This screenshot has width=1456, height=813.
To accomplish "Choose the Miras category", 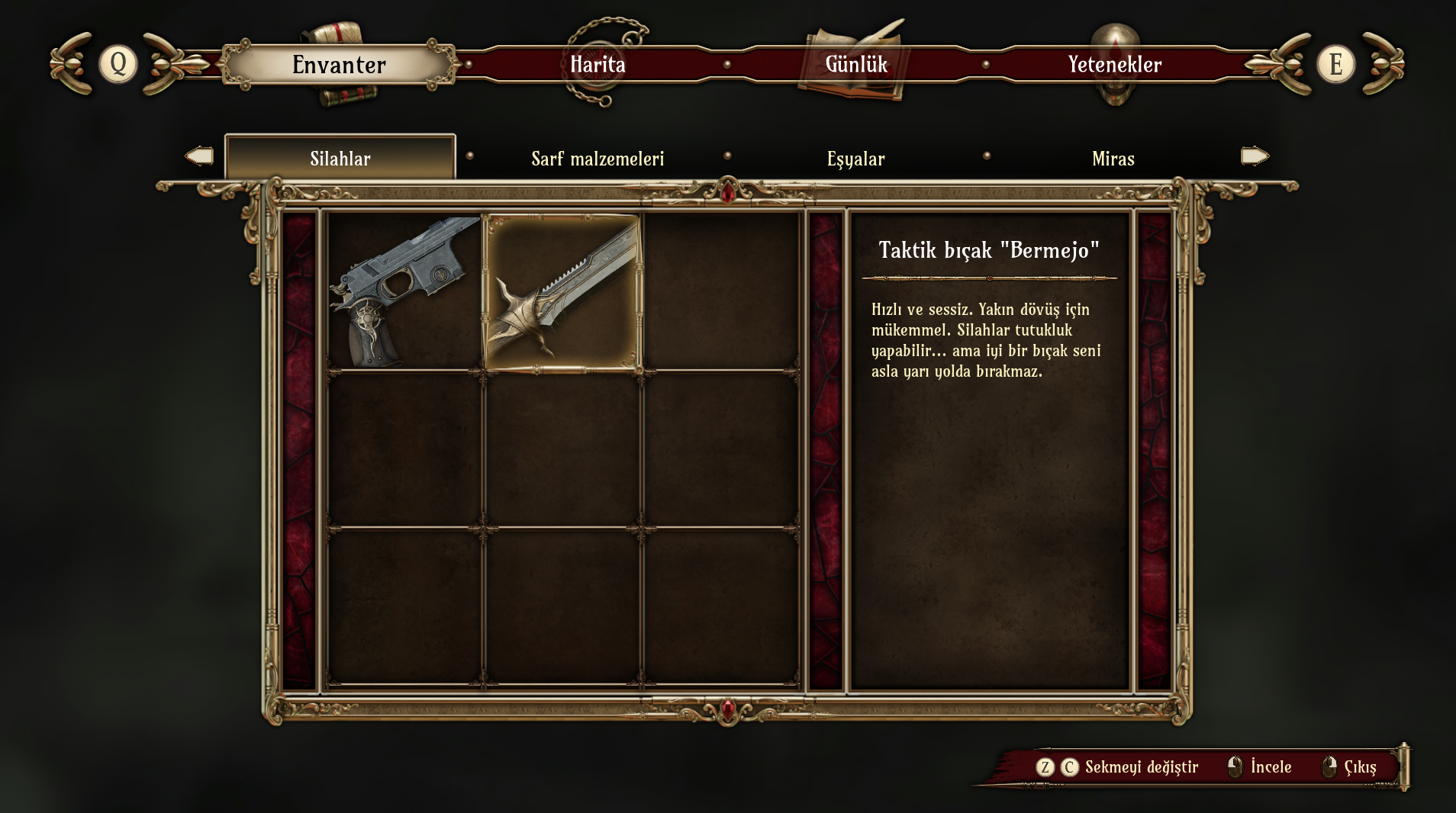I will [x=1113, y=159].
